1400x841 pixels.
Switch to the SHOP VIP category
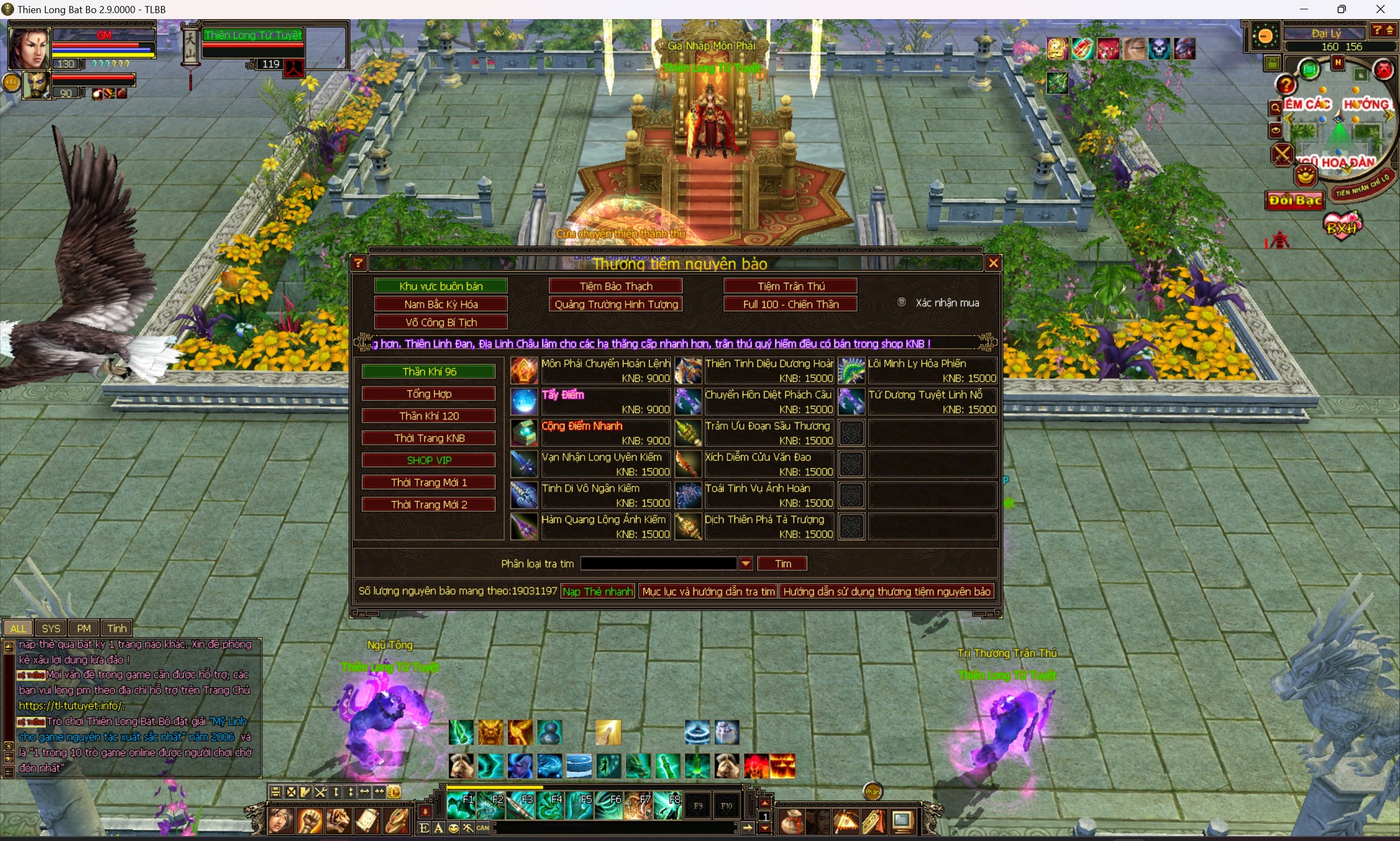click(x=429, y=460)
